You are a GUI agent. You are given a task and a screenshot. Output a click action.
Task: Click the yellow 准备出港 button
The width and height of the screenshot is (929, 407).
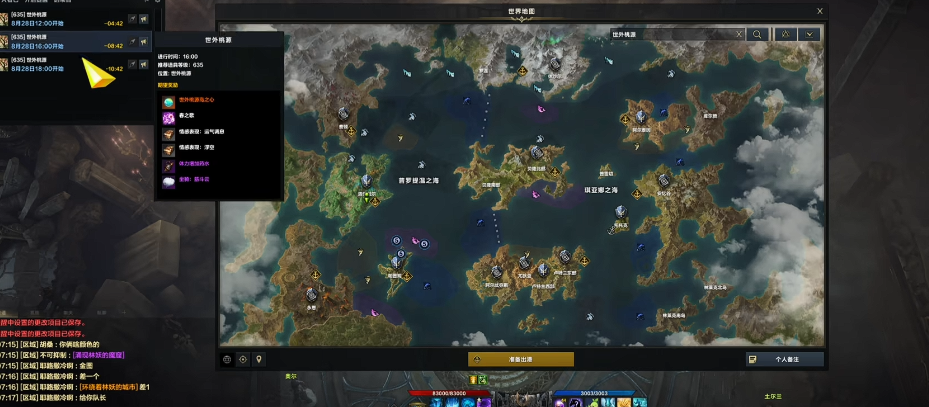(x=520, y=359)
